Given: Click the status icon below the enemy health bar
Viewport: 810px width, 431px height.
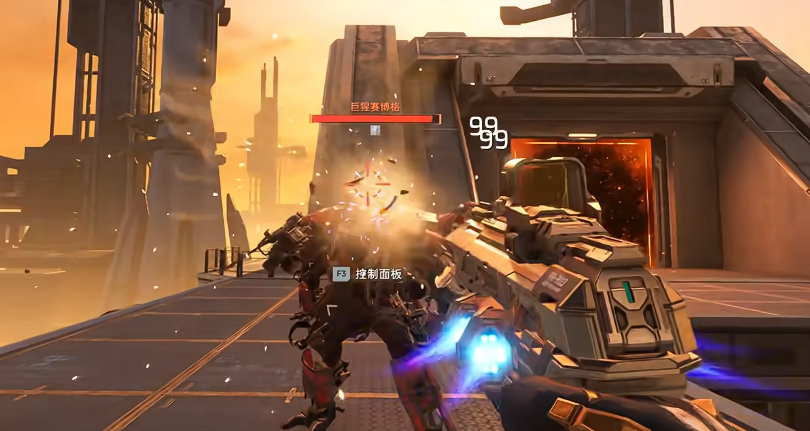Looking at the screenshot, I should [x=375, y=130].
